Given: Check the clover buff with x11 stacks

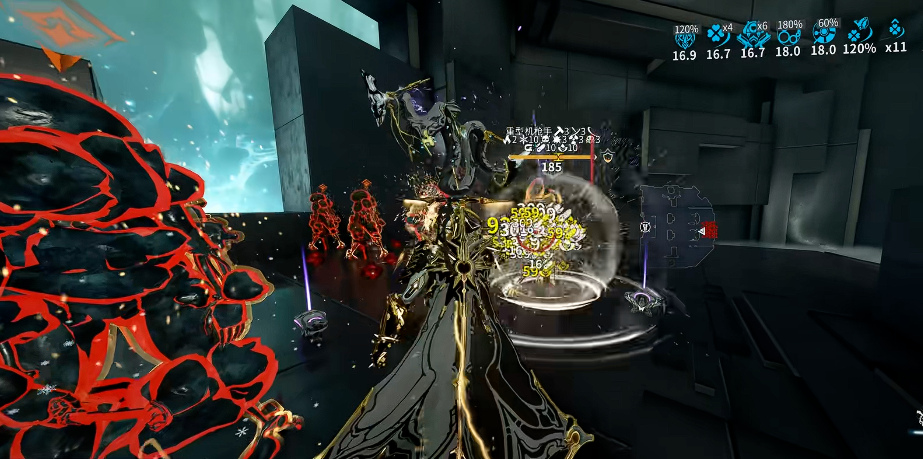Looking at the screenshot, I should pos(896,31).
